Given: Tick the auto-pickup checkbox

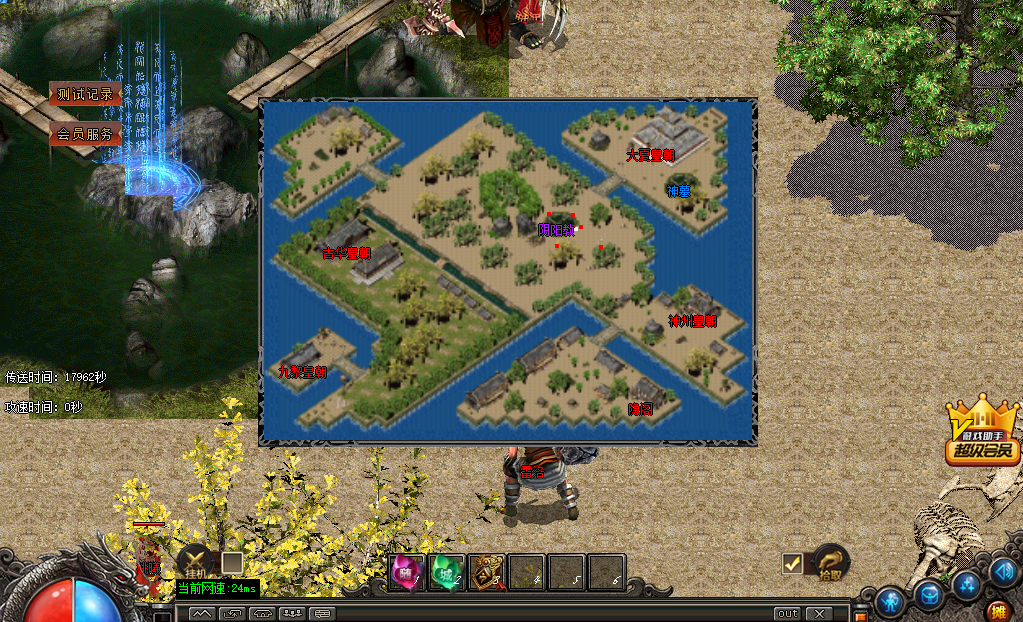Looking at the screenshot, I should pos(793,564).
